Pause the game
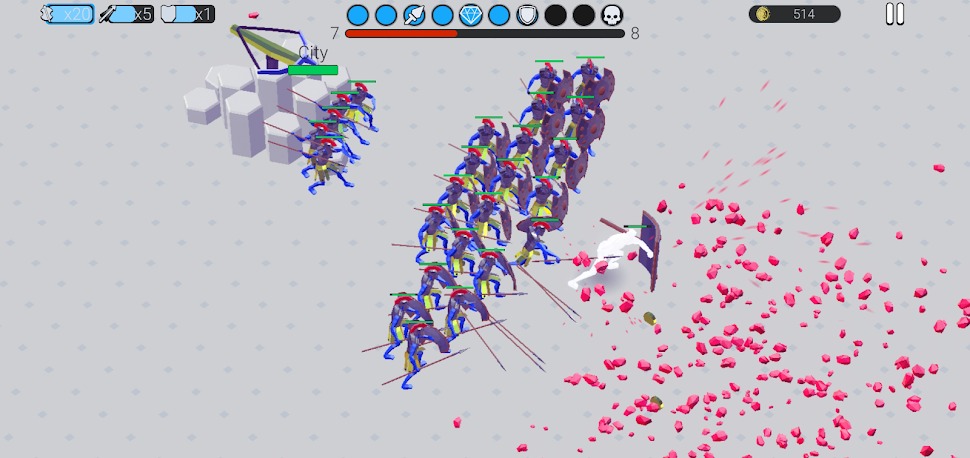Image resolution: width=970 pixels, height=458 pixels. click(x=894, y=14)
